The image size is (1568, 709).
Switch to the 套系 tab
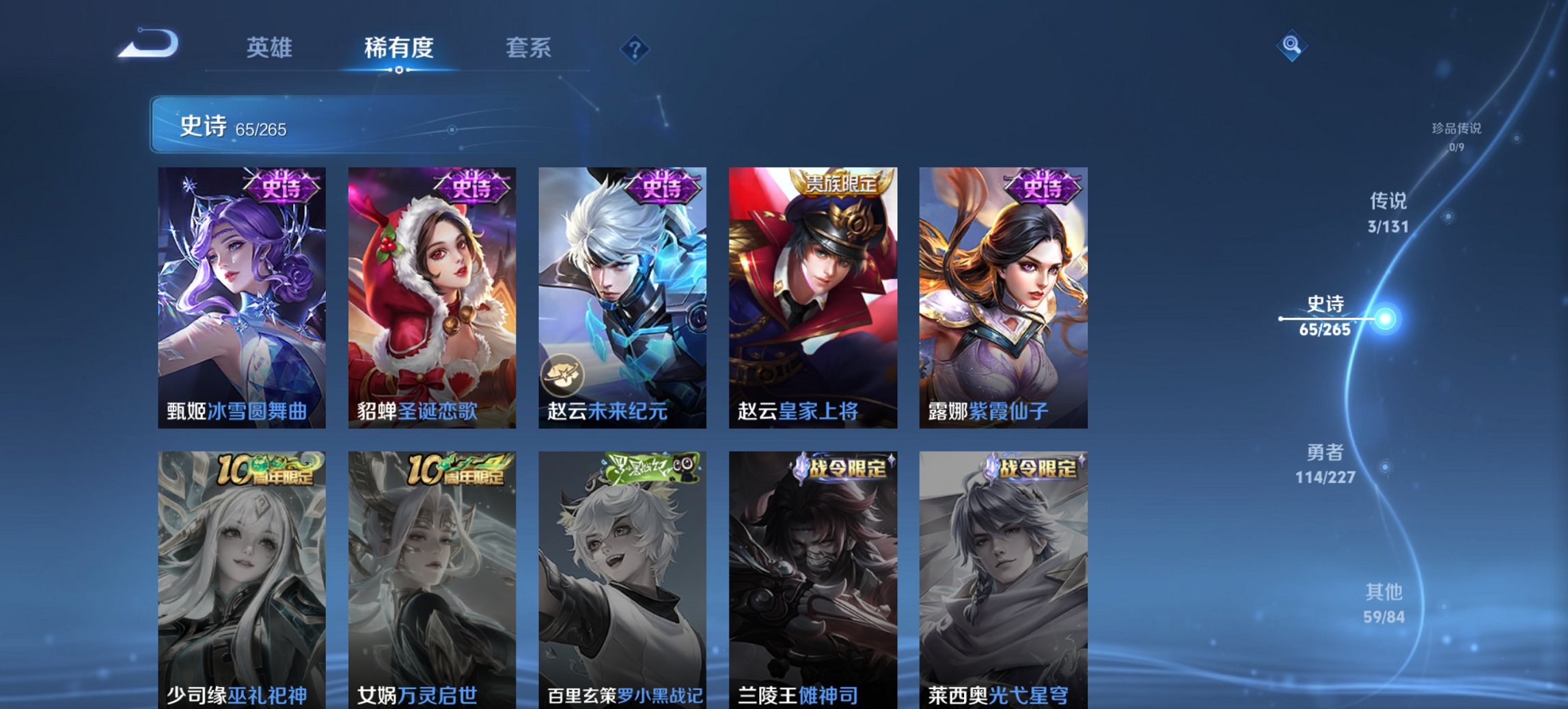[528, 48]
